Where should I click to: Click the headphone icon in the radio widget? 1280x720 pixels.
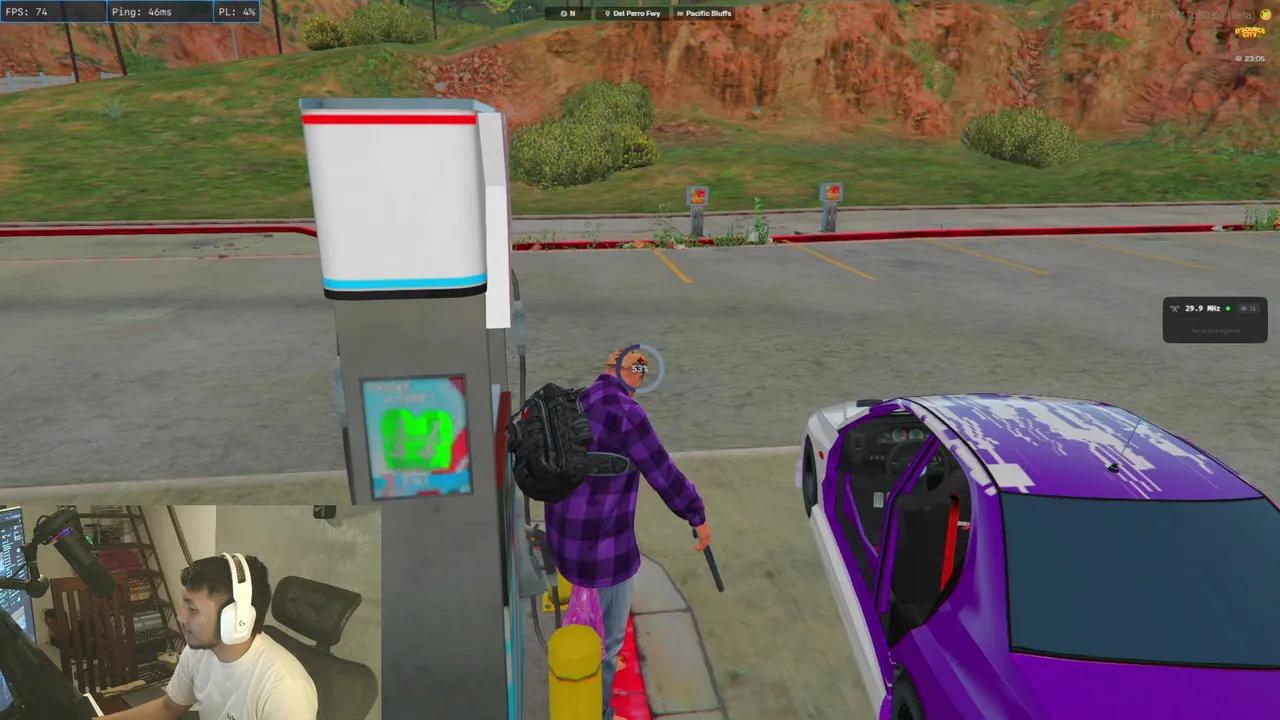click(1244, 308)
